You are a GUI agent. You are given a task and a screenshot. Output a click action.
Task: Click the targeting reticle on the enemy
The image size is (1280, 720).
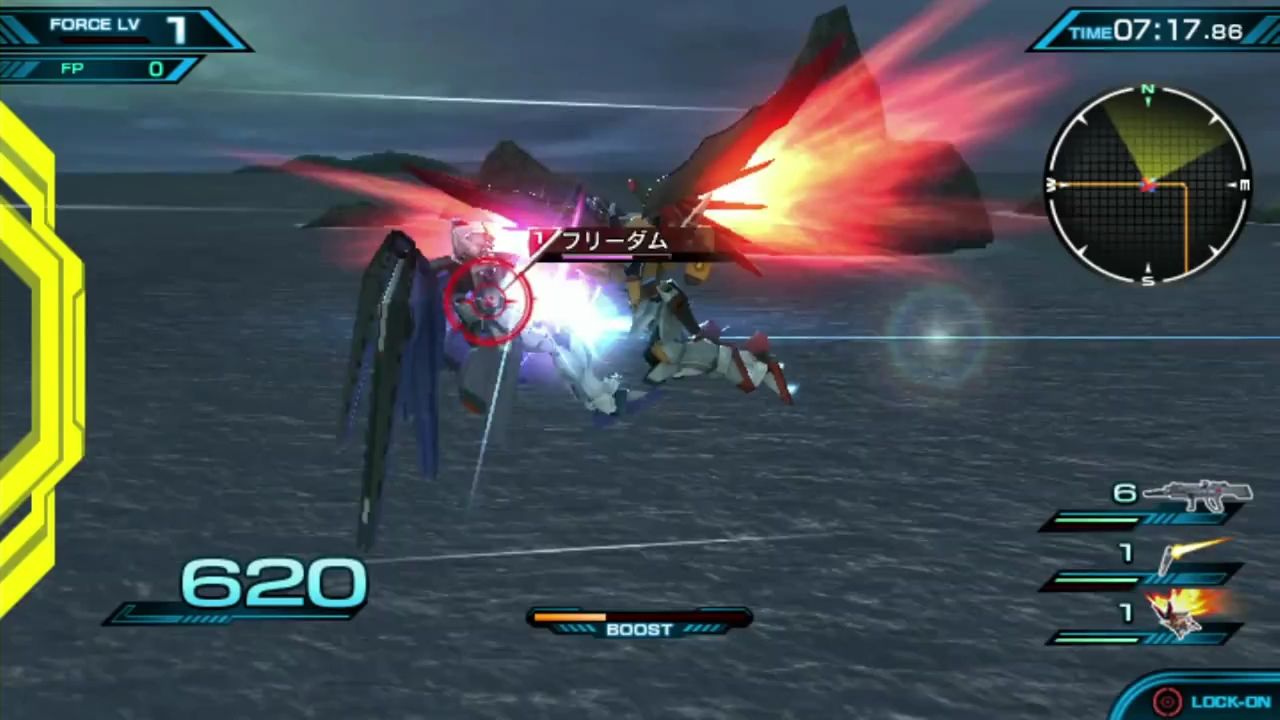[490, 300]
